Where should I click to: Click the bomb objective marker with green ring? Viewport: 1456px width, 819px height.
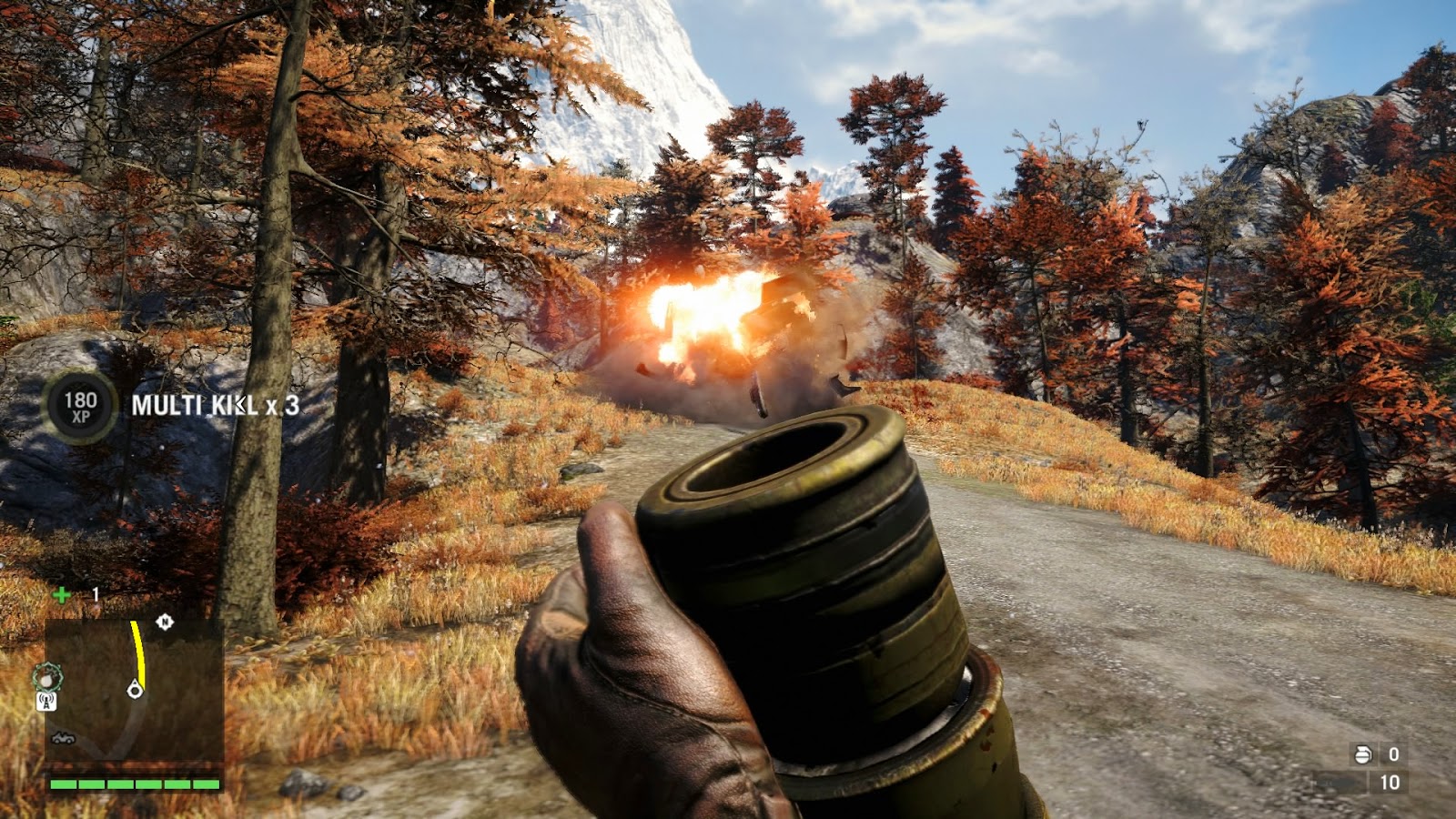tap(46, 676)
